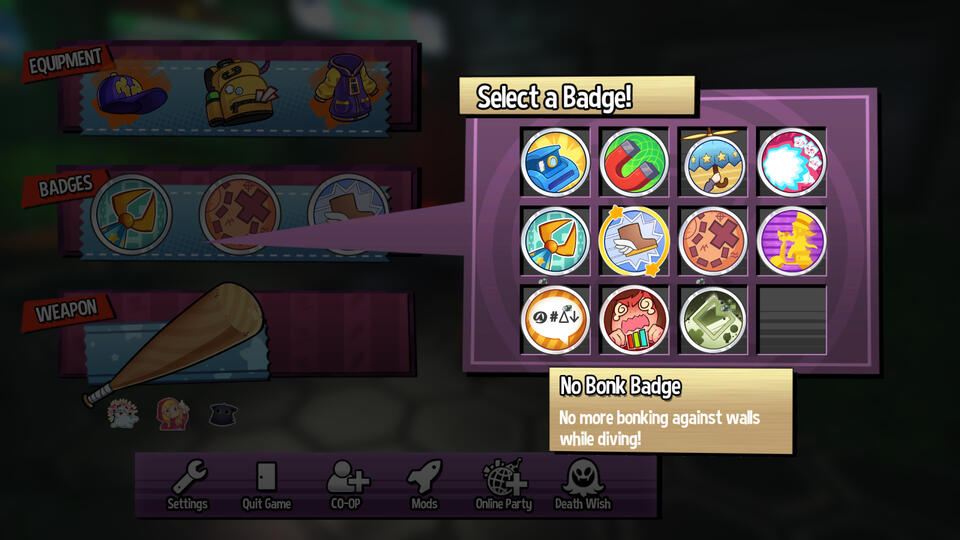Choose Quit Game option
Image resolution: width=960 pixels, height=540 pixels.
(x=266, y=485)
